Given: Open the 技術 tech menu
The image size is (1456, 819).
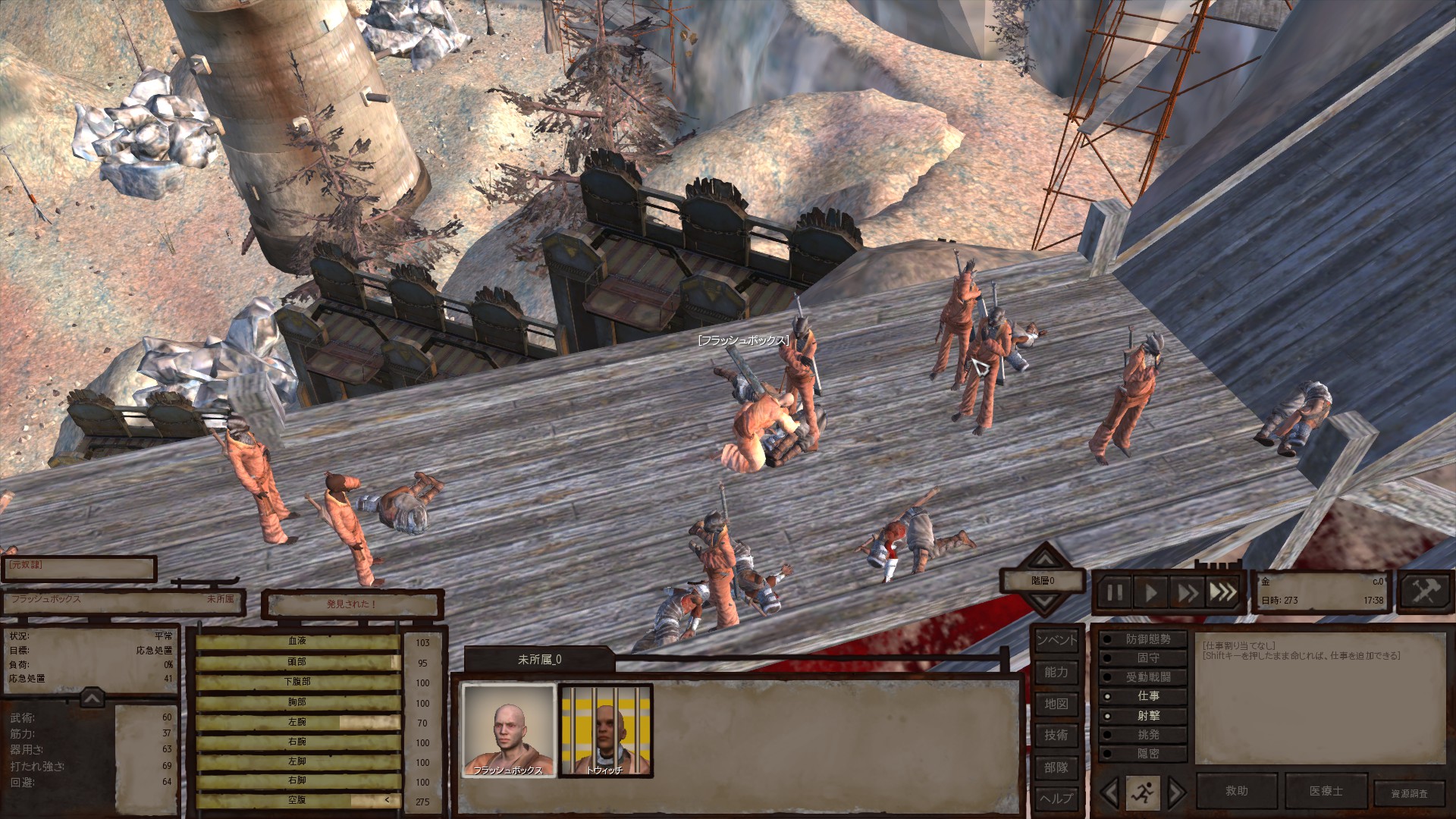Looking at the screenshot, I should (1056, 735).
